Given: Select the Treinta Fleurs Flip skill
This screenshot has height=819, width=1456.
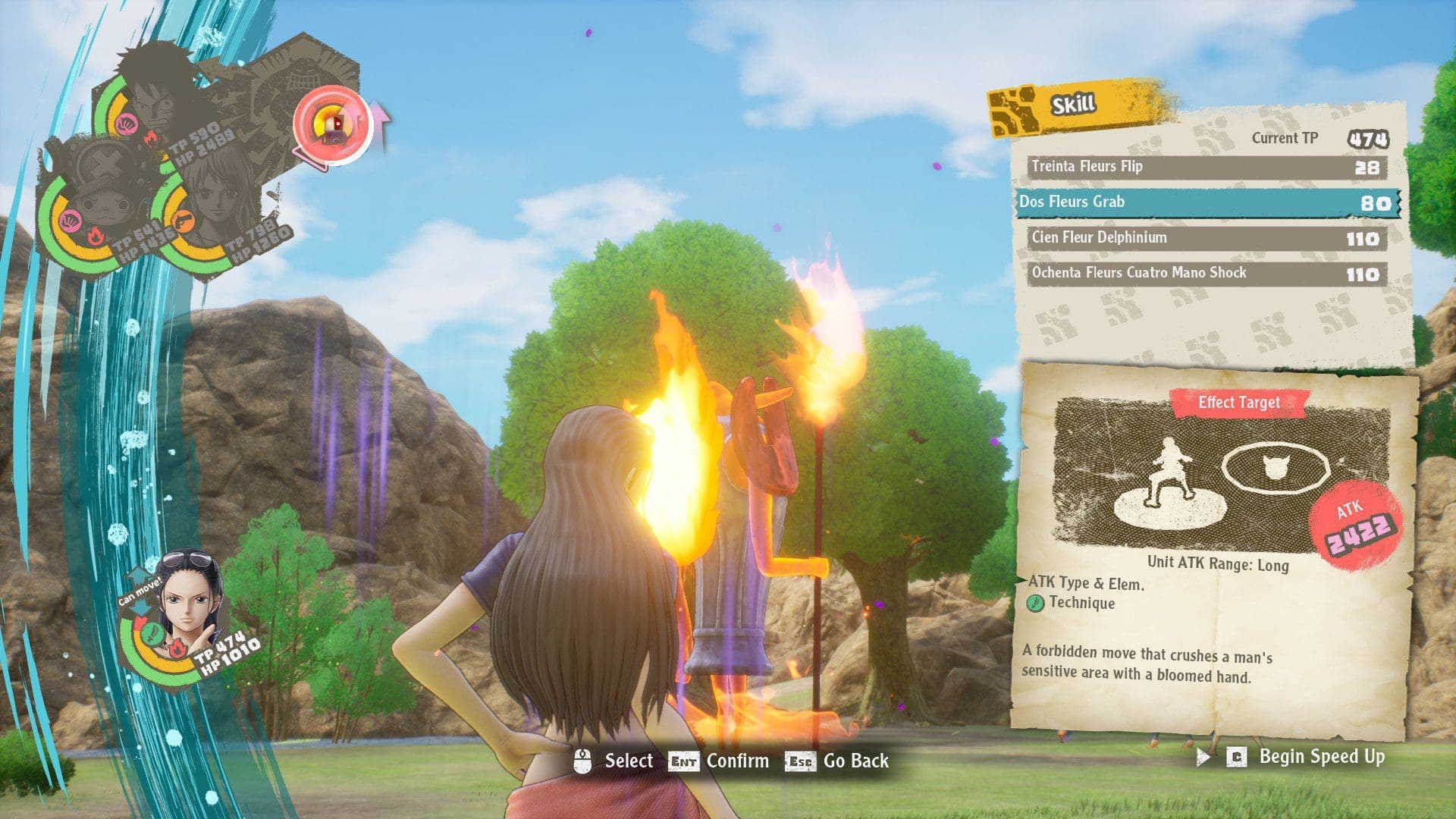Looking at the screenshot, I should [x=1207, y=167].
